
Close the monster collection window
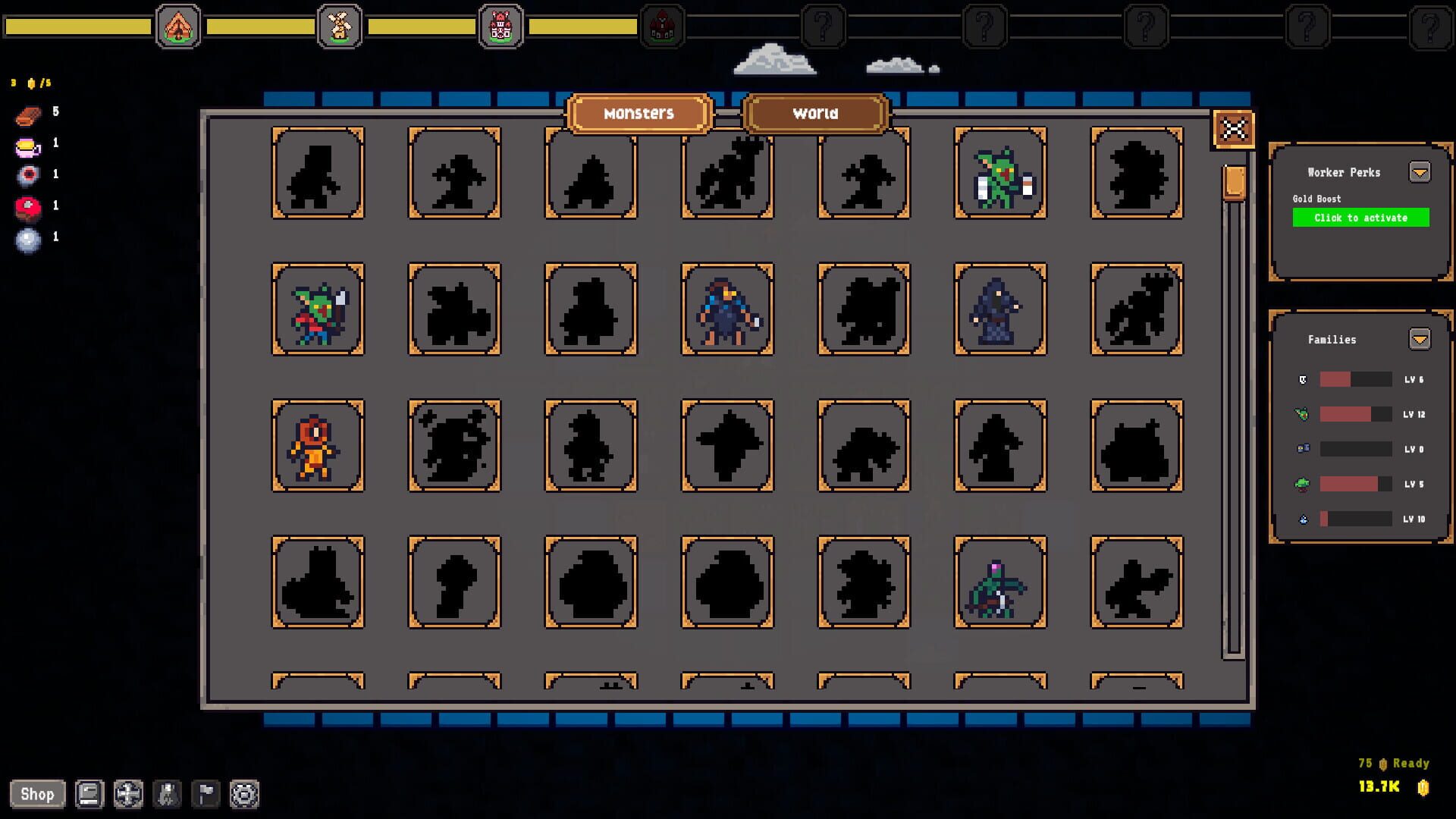1232,129
